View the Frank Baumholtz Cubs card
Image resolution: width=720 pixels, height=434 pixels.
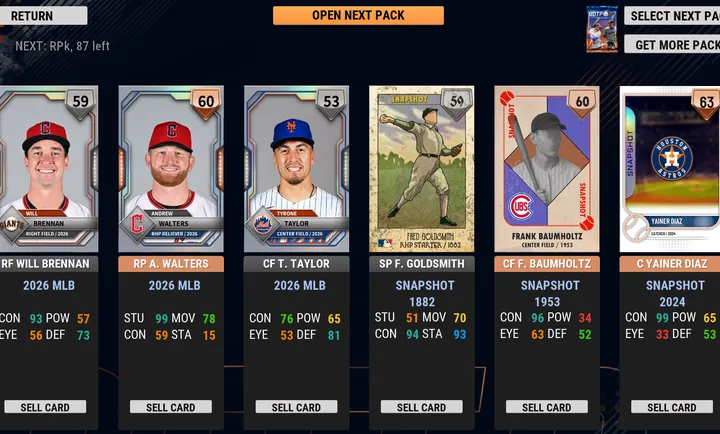coord(546,168)
